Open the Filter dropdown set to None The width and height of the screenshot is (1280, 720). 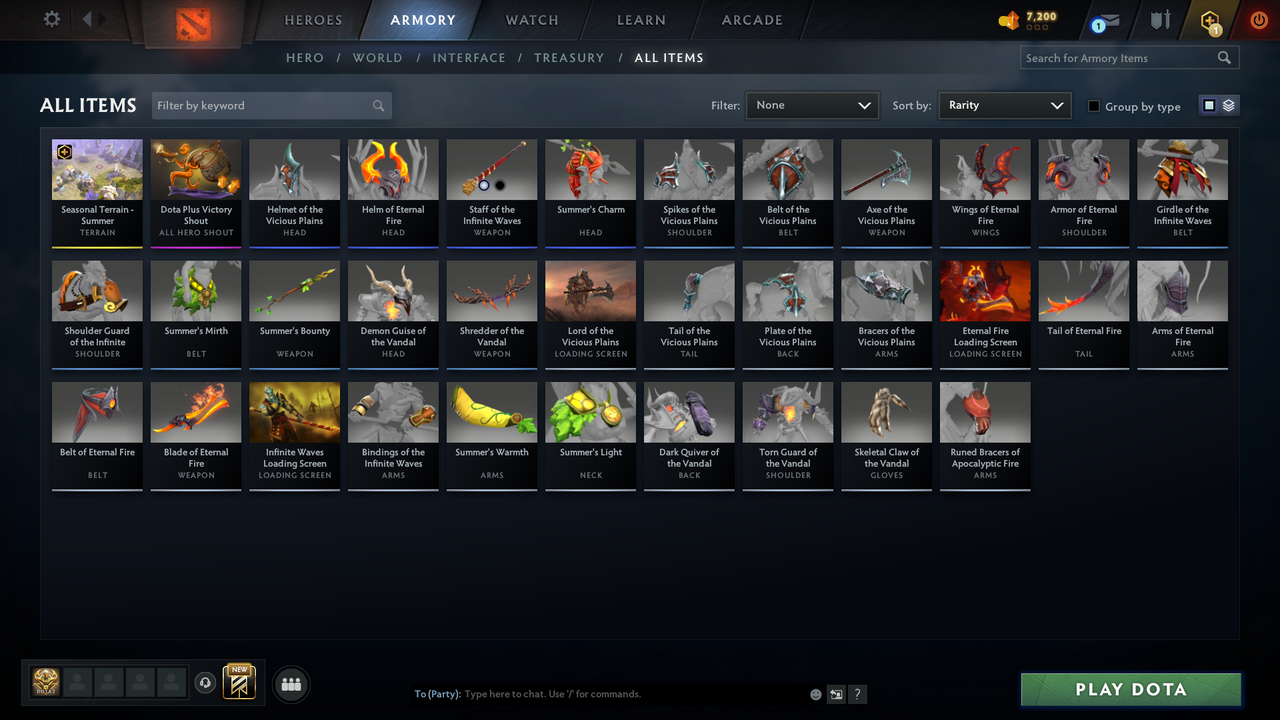click(x=811, y=104)
